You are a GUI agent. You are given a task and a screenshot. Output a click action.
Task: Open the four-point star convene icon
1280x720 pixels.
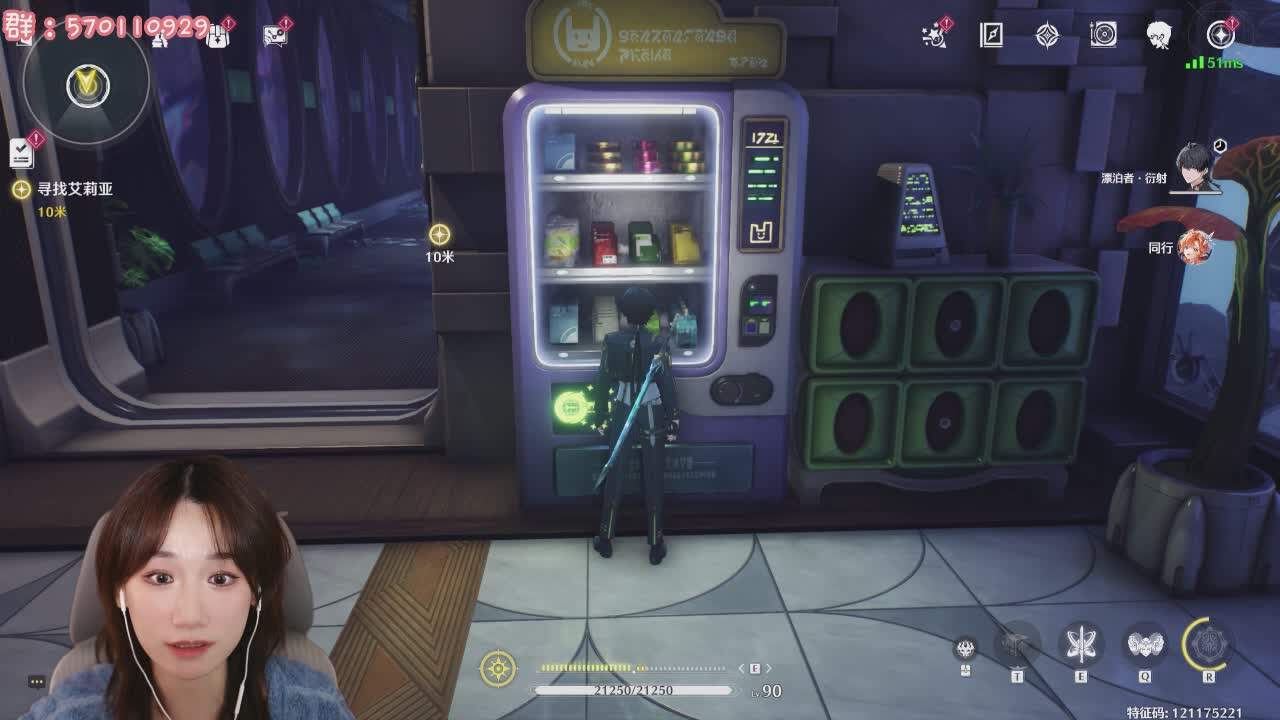[x=1047, y=36]
